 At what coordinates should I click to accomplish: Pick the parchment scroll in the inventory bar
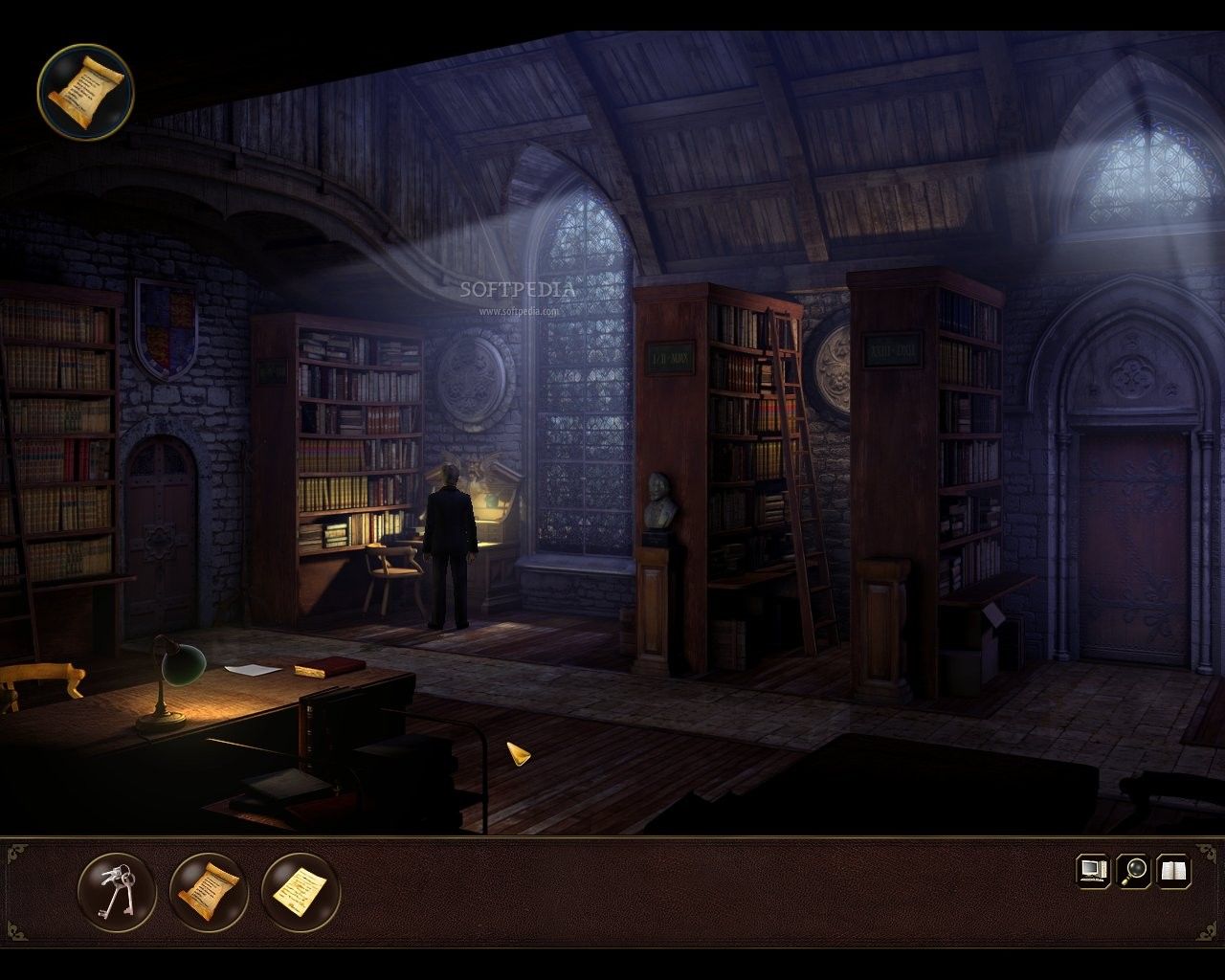209,891
